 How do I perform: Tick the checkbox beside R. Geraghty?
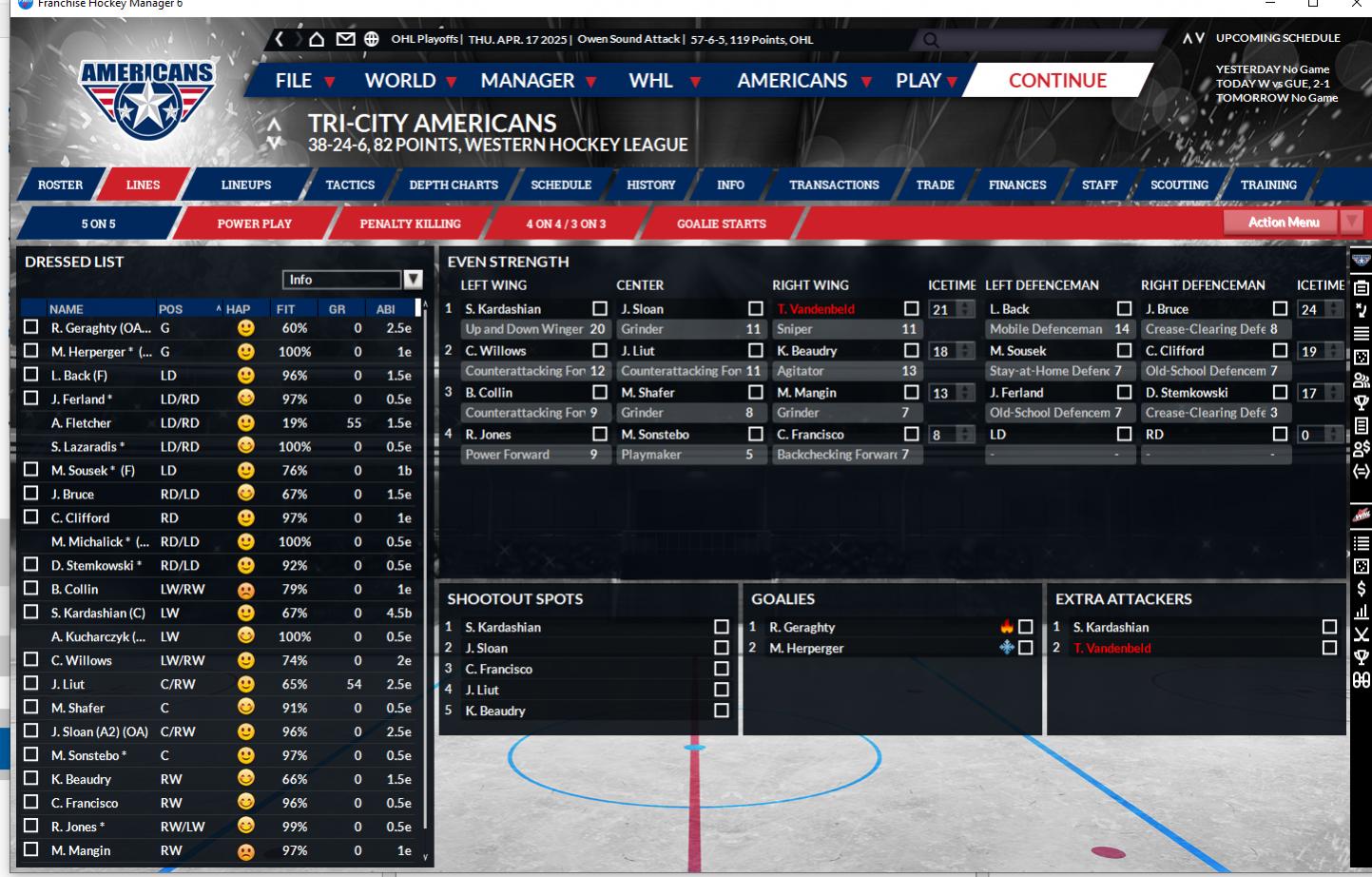point(31,327)
